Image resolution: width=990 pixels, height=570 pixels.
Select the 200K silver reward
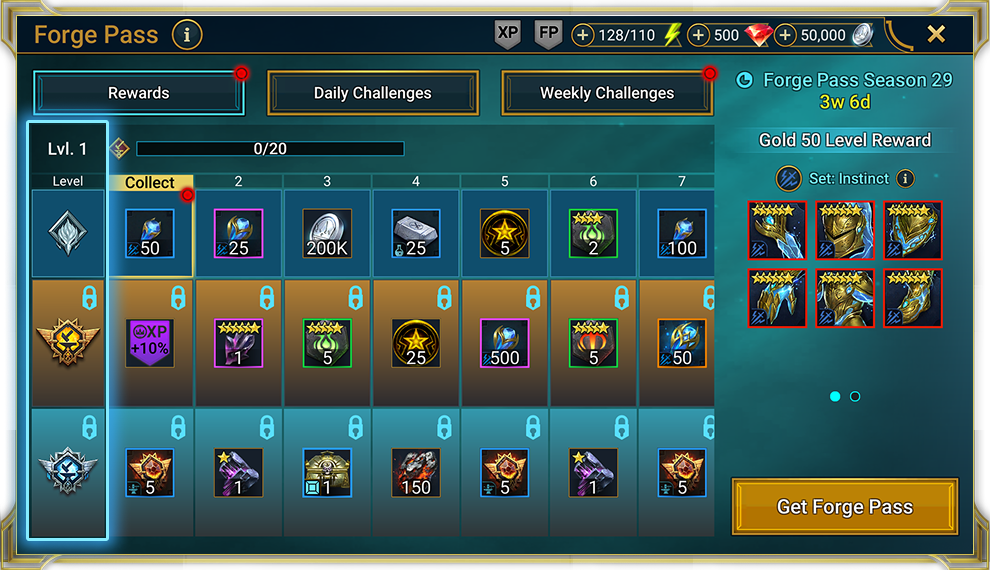point(327,234)
